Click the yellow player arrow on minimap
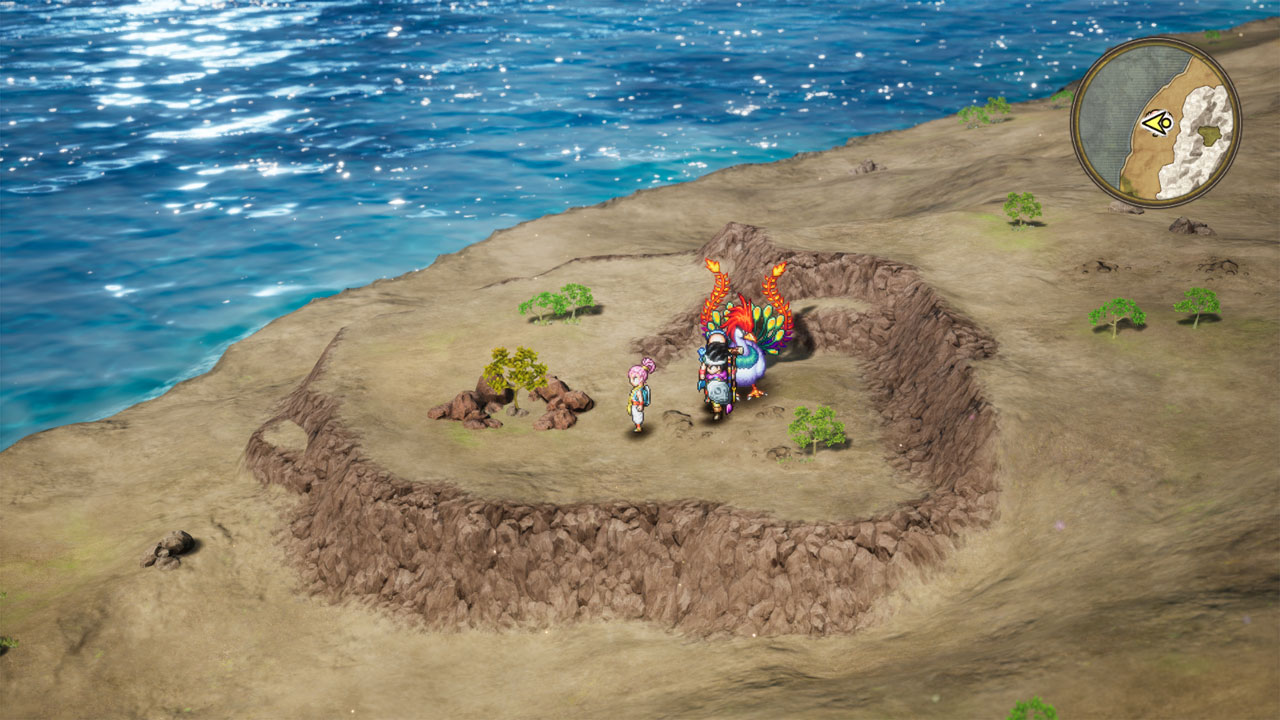This screenshot has height=720, width=1280. point(1157,123)
